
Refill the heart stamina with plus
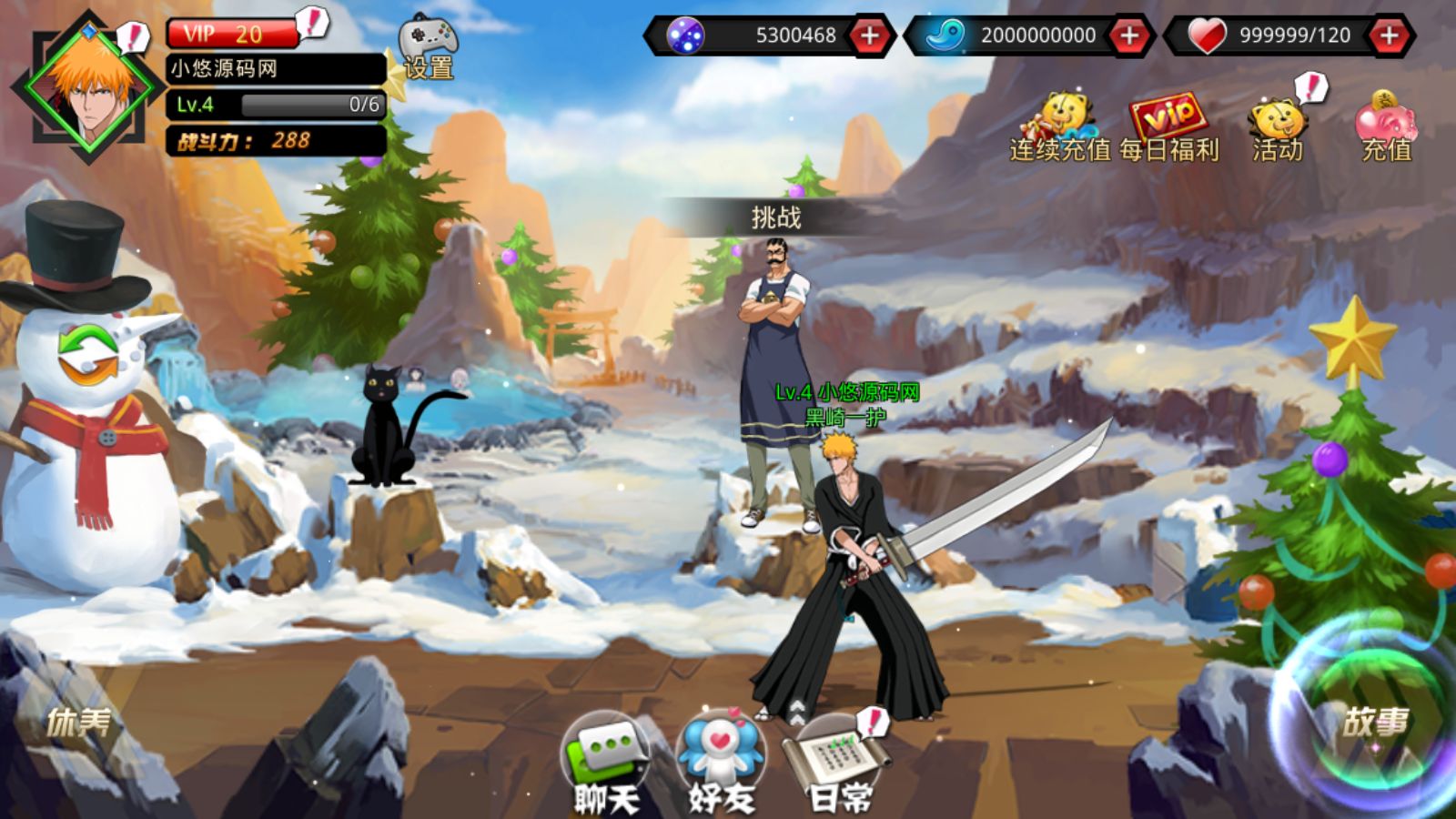point(1390,35)
